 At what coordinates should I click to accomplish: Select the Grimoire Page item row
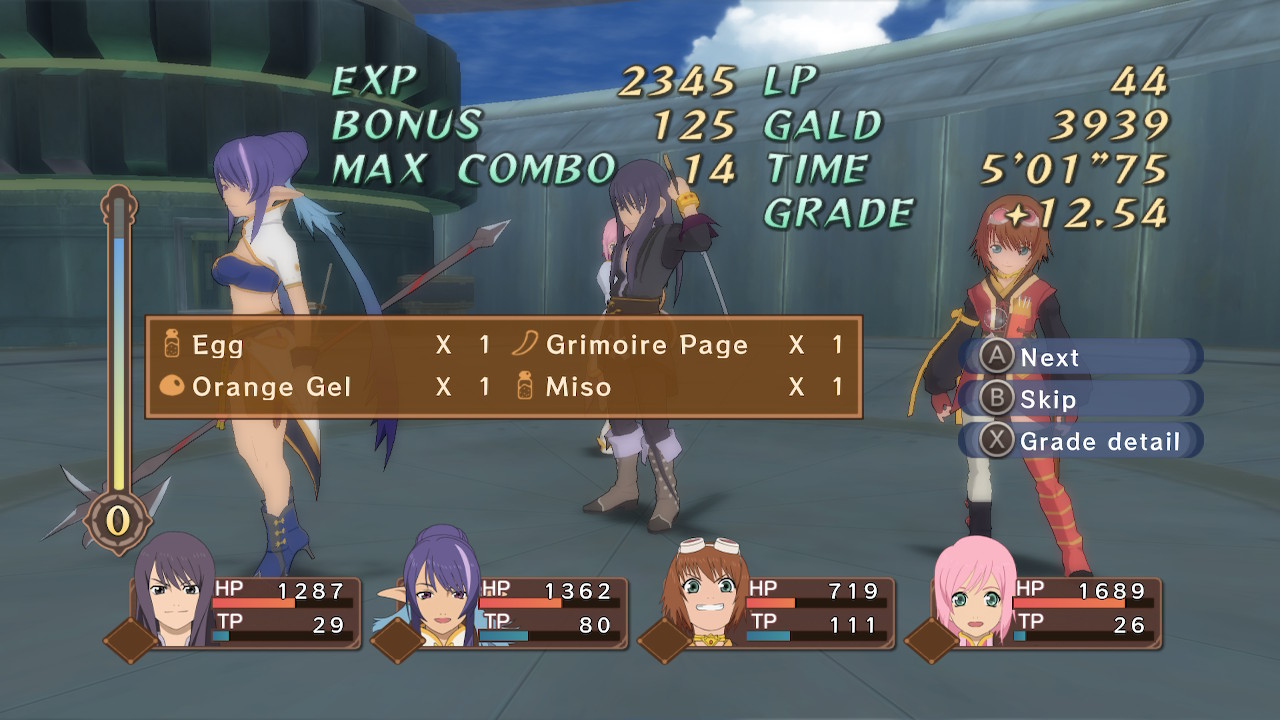click(678, 346)
